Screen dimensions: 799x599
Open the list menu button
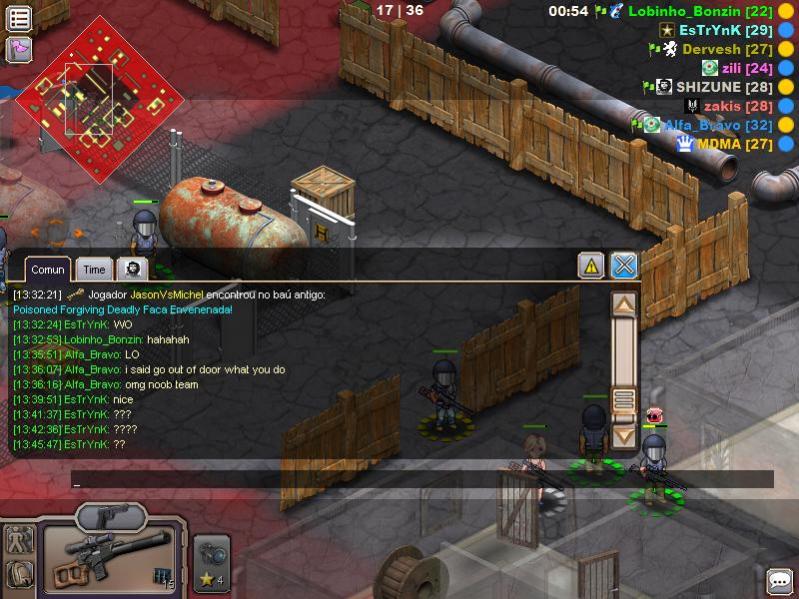(19, 18)
